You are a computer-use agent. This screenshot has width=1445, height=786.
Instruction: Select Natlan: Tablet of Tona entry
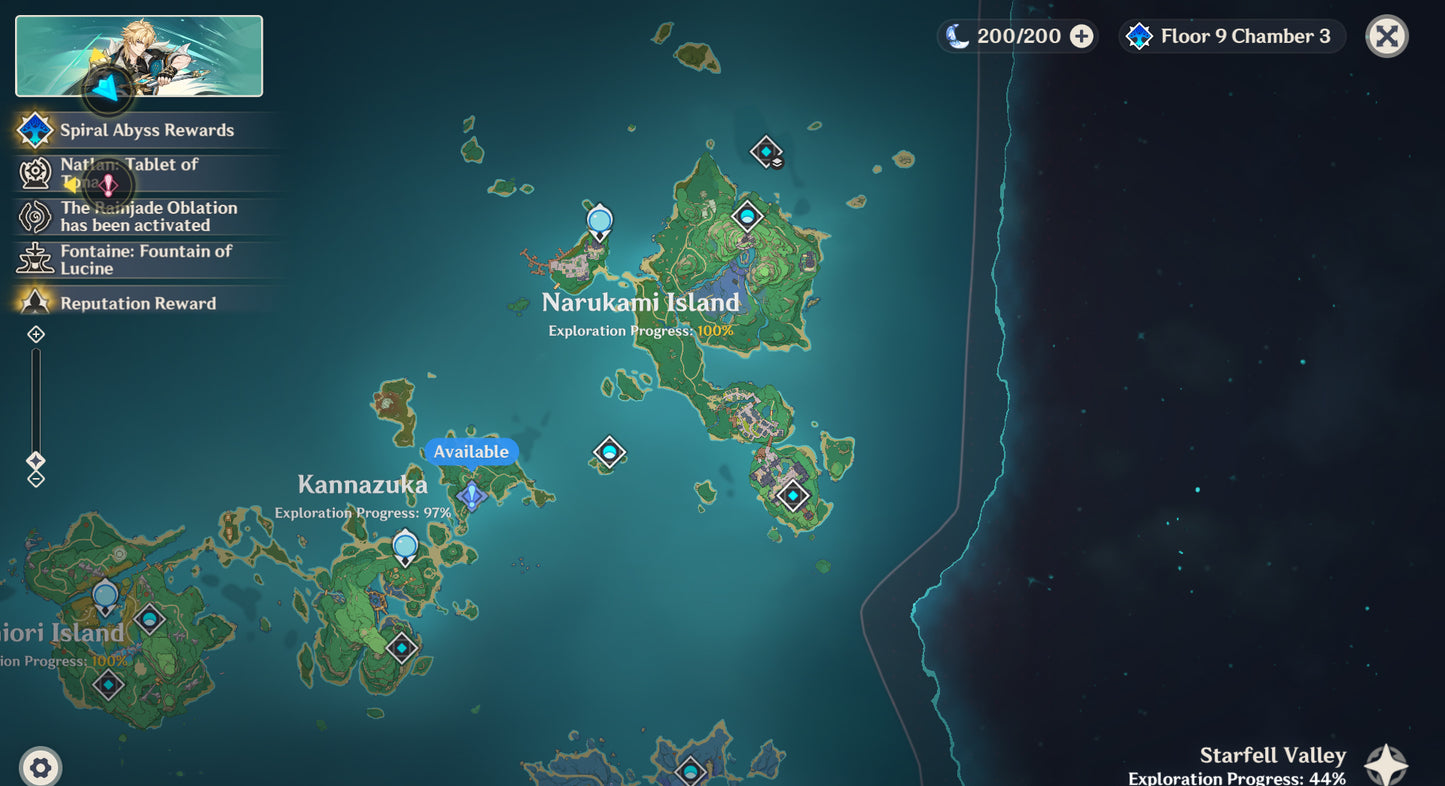pyautogui.click(x=130, y=173)
